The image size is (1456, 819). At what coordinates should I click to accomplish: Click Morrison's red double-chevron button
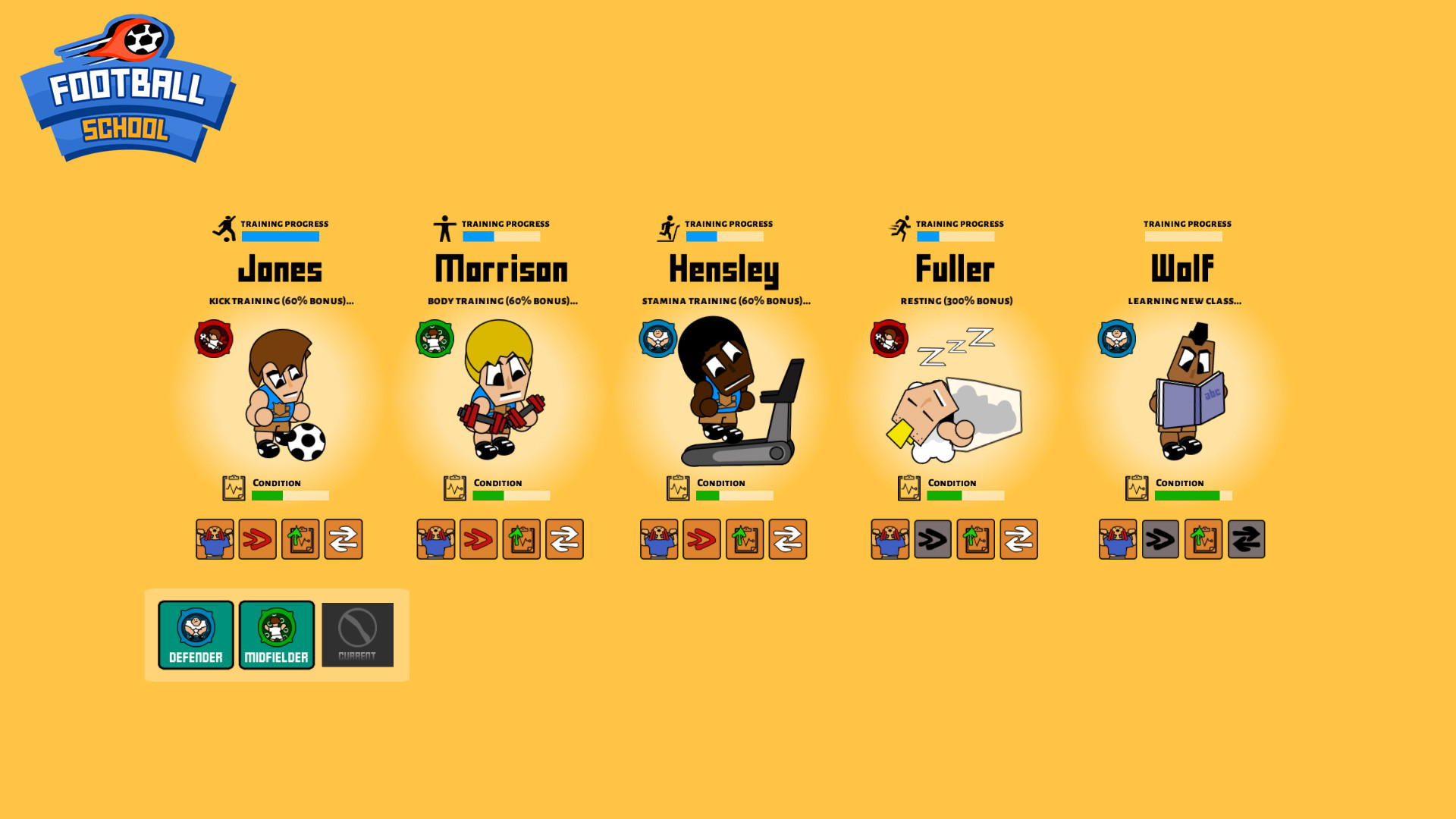click(x=479, y=539)
